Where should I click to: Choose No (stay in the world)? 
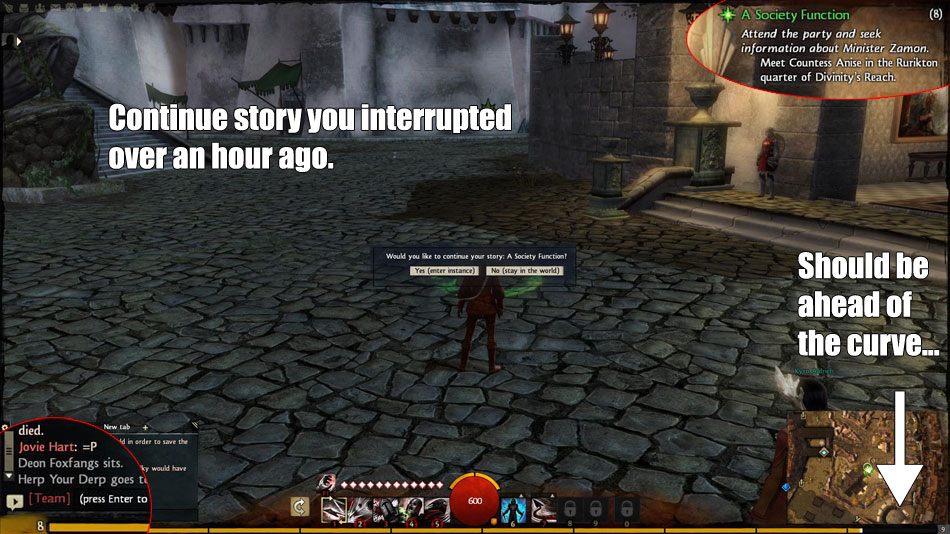coord(525,271)
